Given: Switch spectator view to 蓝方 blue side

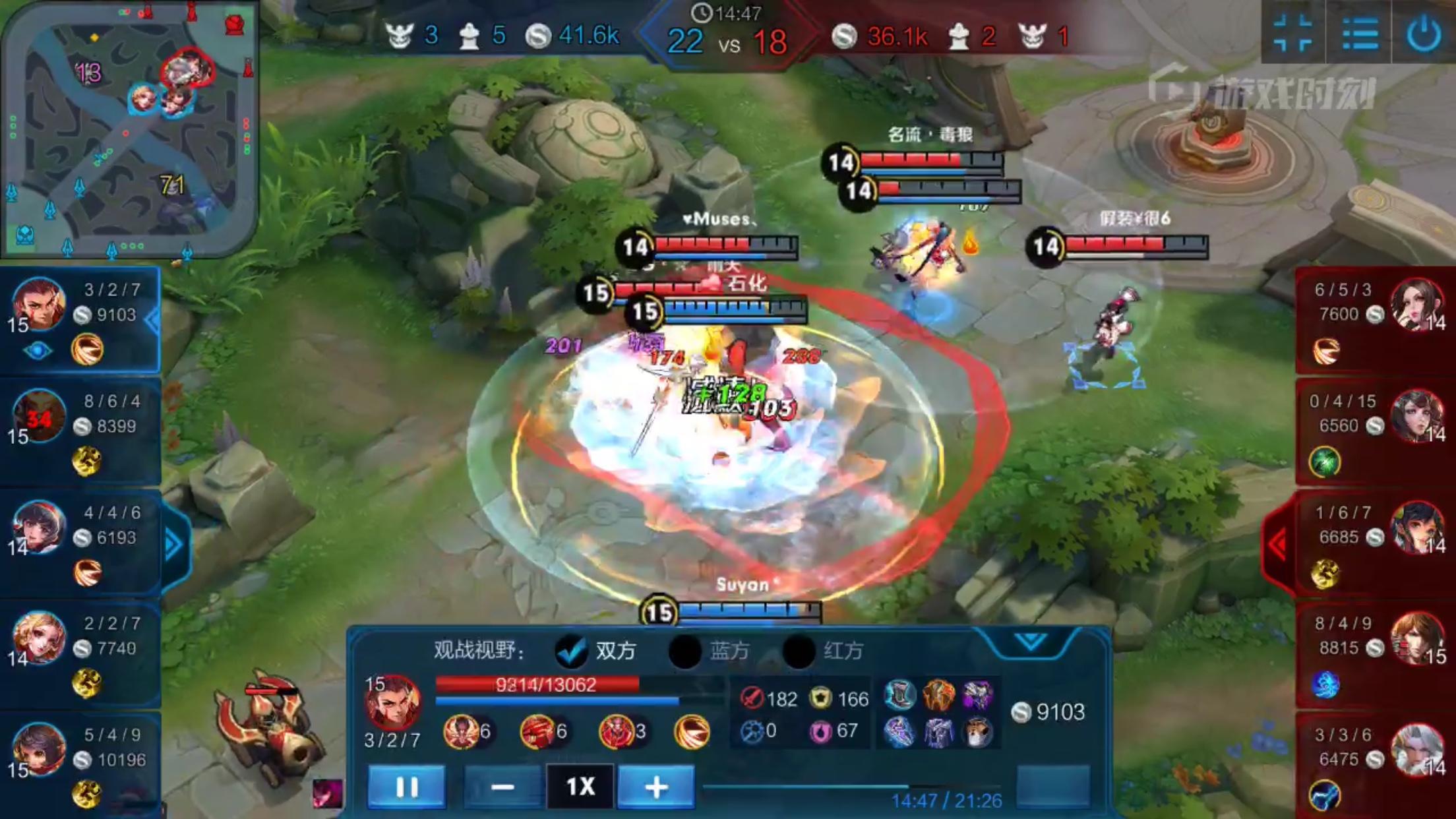Looking at the screenshot, I should (686, 651).
